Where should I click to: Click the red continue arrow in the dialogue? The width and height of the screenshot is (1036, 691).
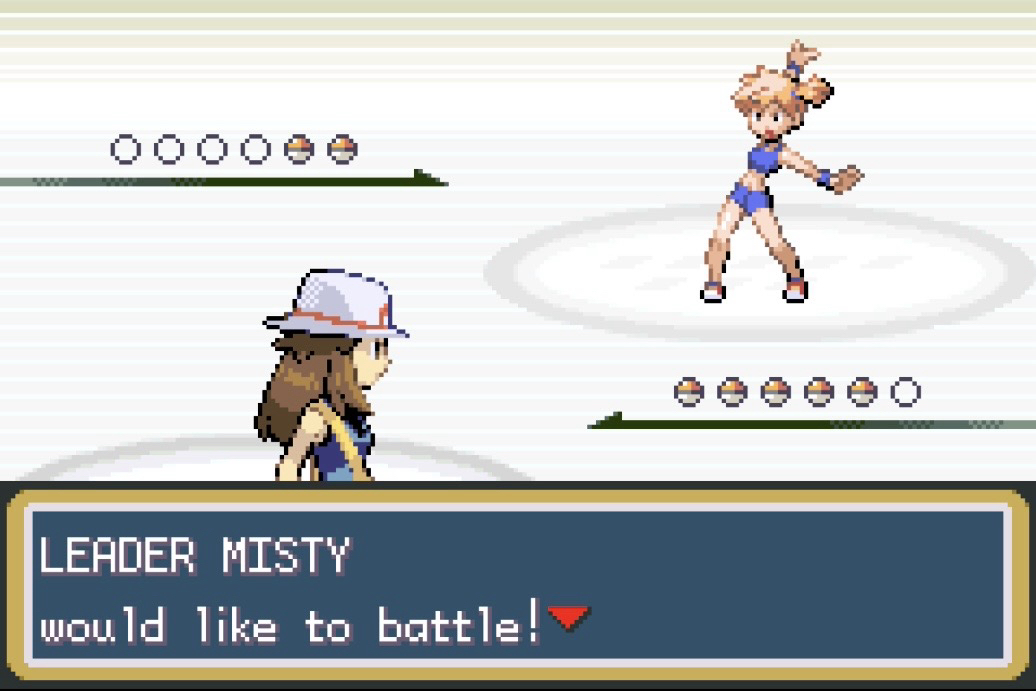point(568,619)
